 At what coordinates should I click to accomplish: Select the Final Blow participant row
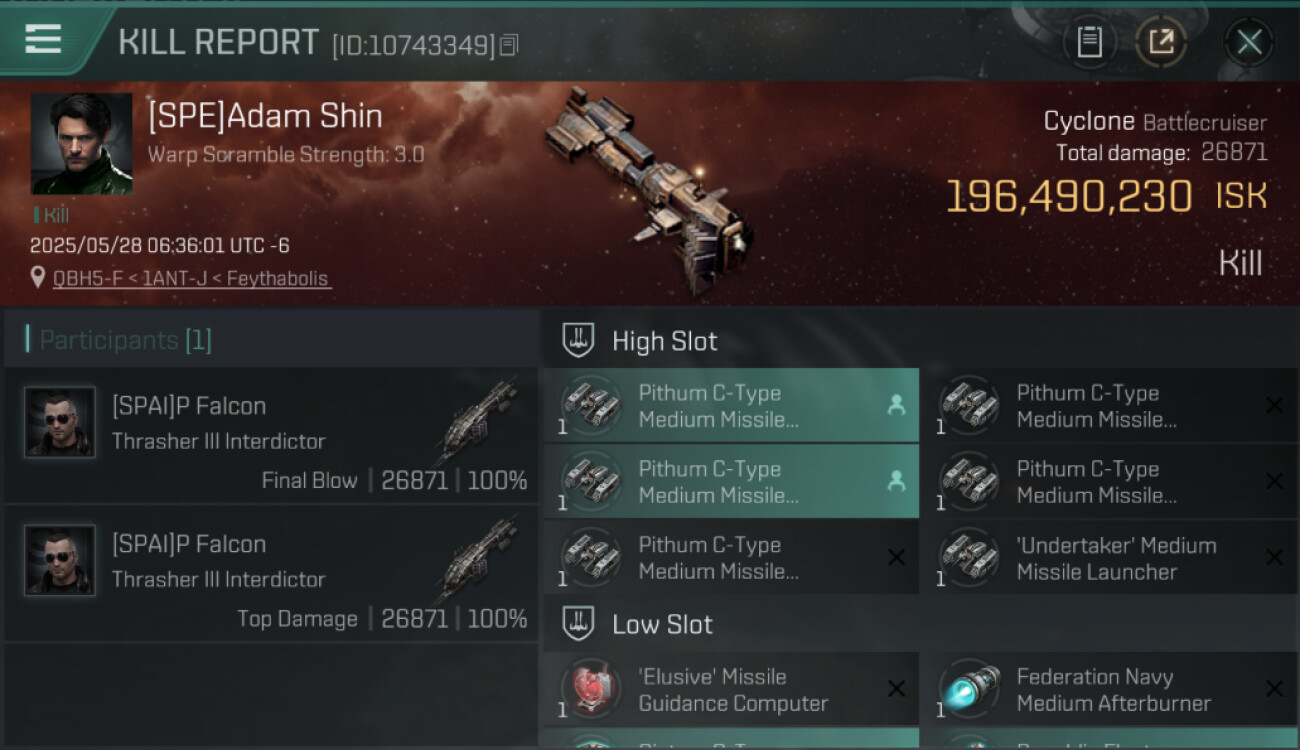pos(271,436)
